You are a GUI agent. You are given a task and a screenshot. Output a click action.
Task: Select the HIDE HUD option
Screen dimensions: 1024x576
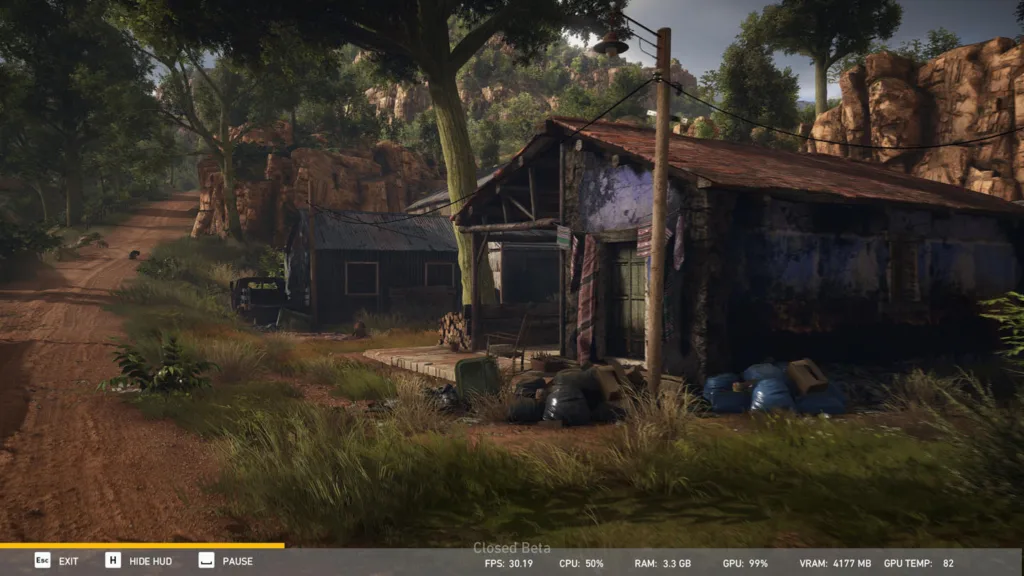[139, 561]
